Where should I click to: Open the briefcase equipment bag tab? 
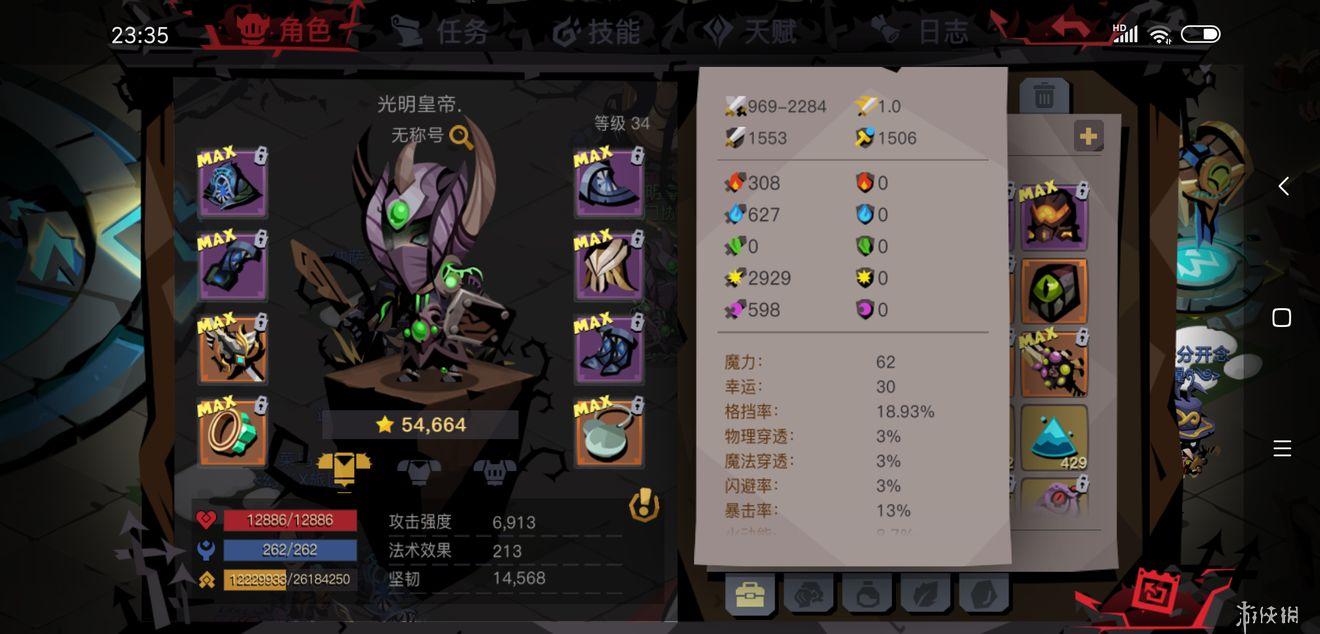pyautogui.click(x=749, y=596)
